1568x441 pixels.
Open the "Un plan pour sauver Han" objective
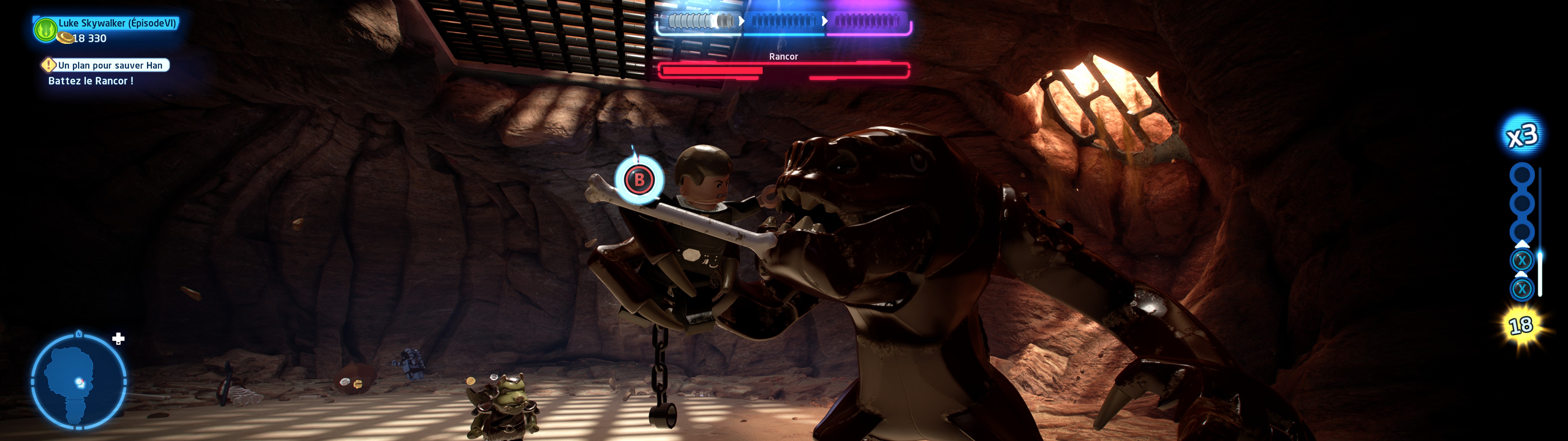[110, 65]
